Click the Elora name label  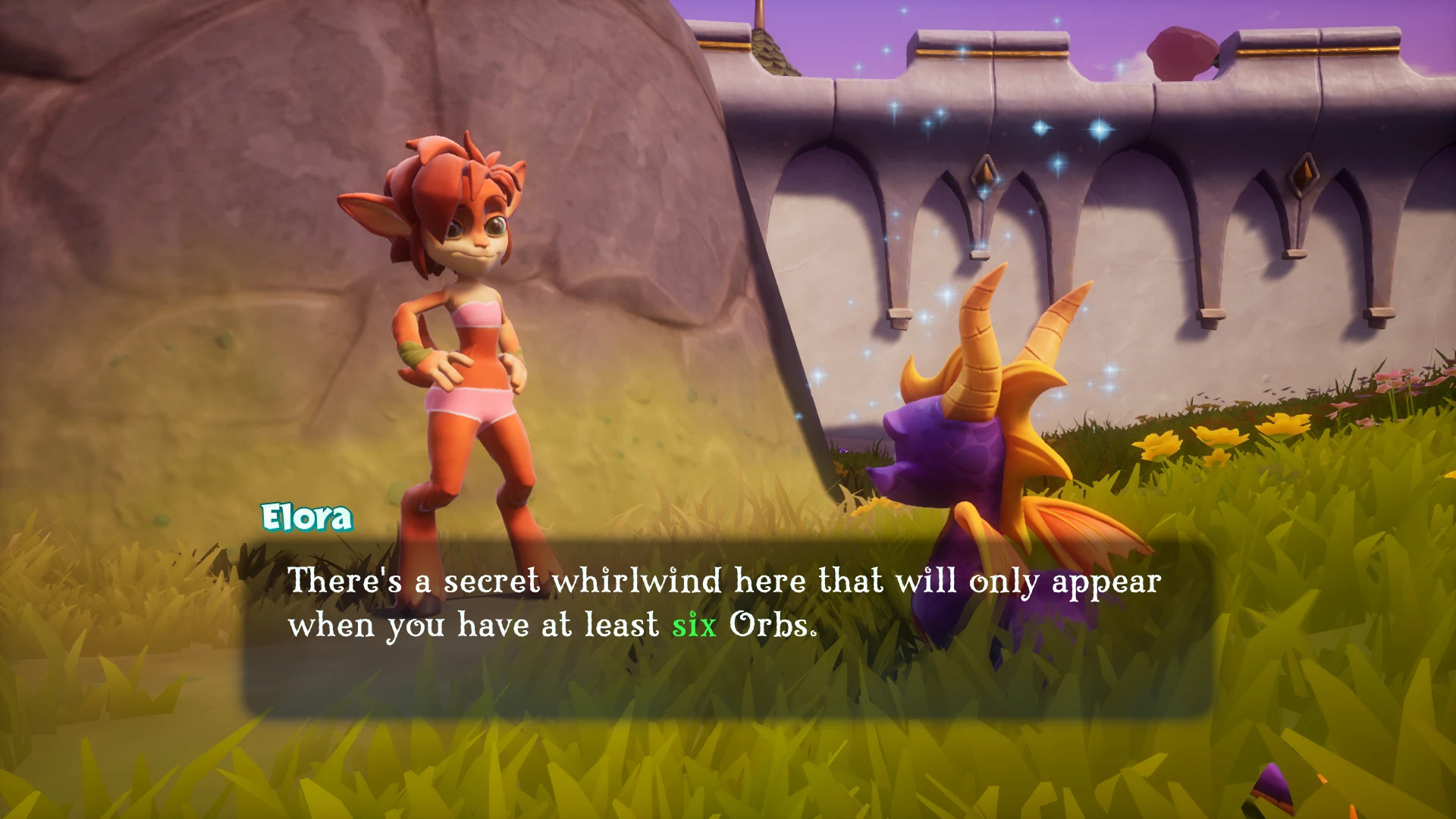coord(306,518)
